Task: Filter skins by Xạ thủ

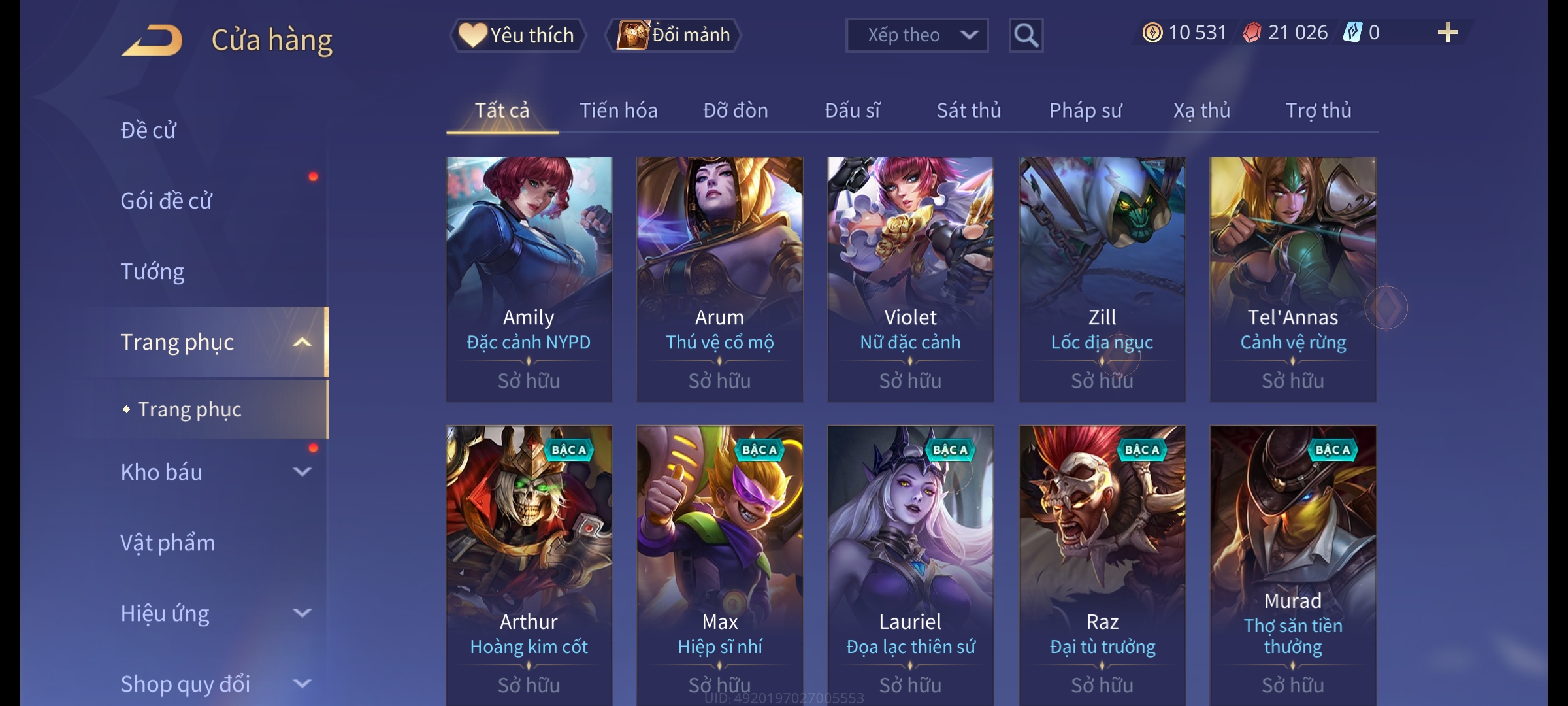Action: click(x=1201, y=110)
